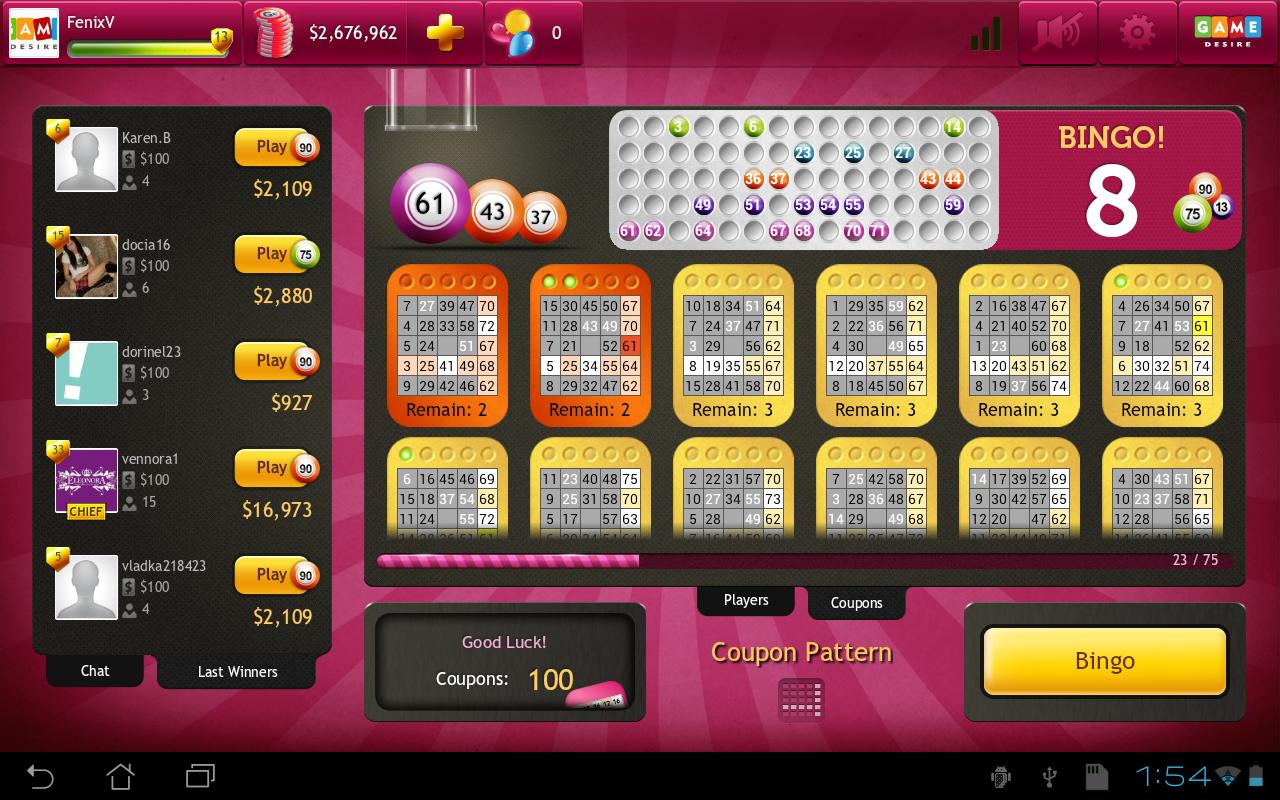
Task: Unmute the game sound
Action: coord(1057,33)
